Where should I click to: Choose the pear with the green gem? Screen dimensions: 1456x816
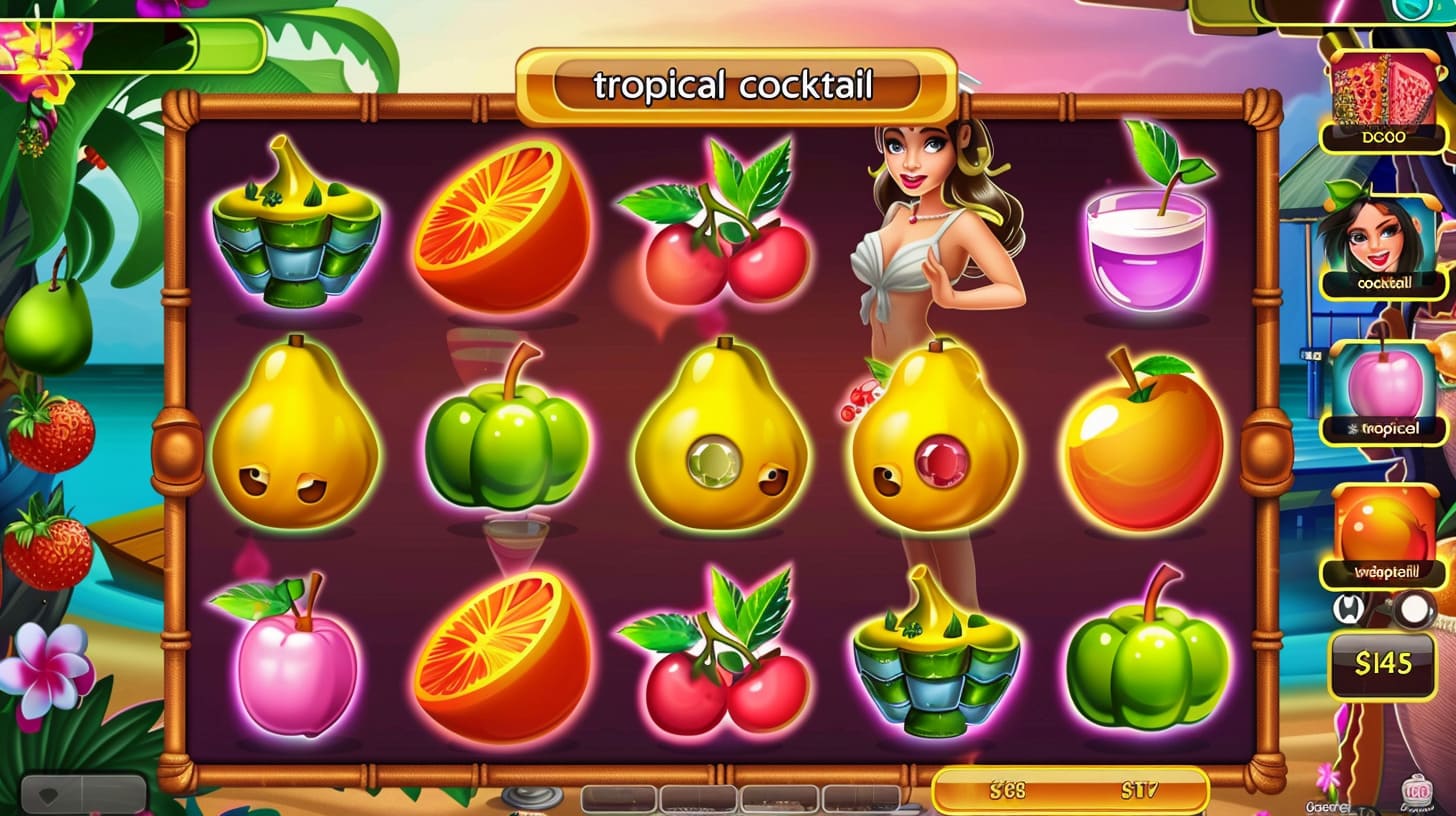(x=720, y=436)
